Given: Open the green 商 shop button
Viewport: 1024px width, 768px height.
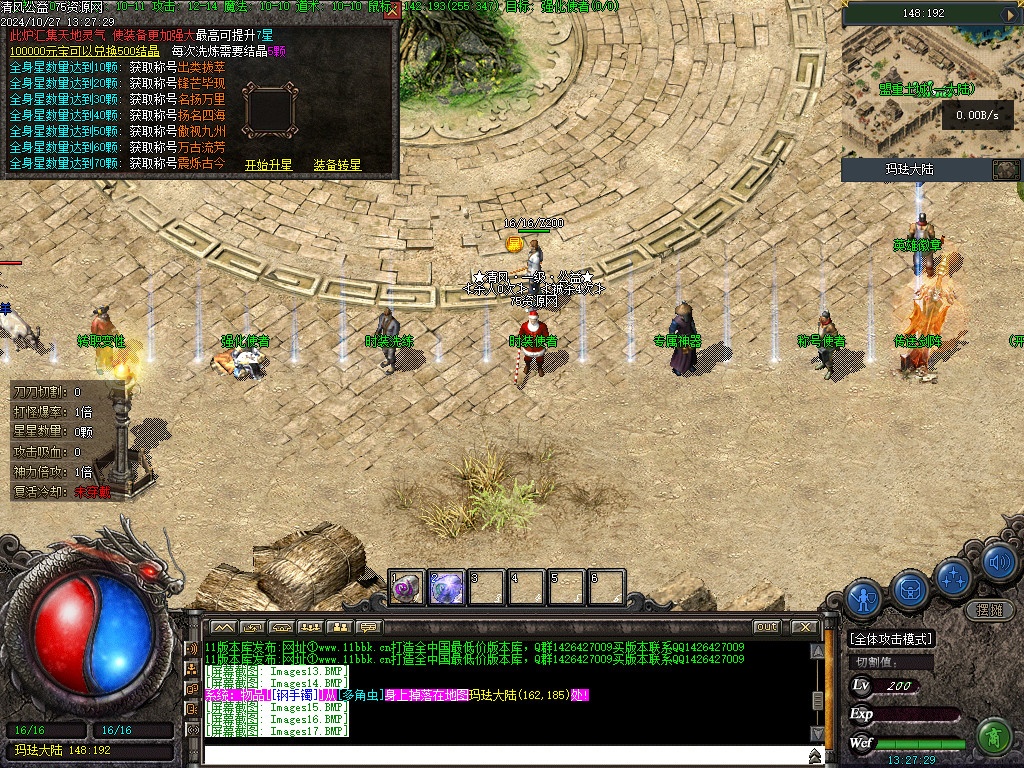Looking at the screenshot, I should [993, 737].
